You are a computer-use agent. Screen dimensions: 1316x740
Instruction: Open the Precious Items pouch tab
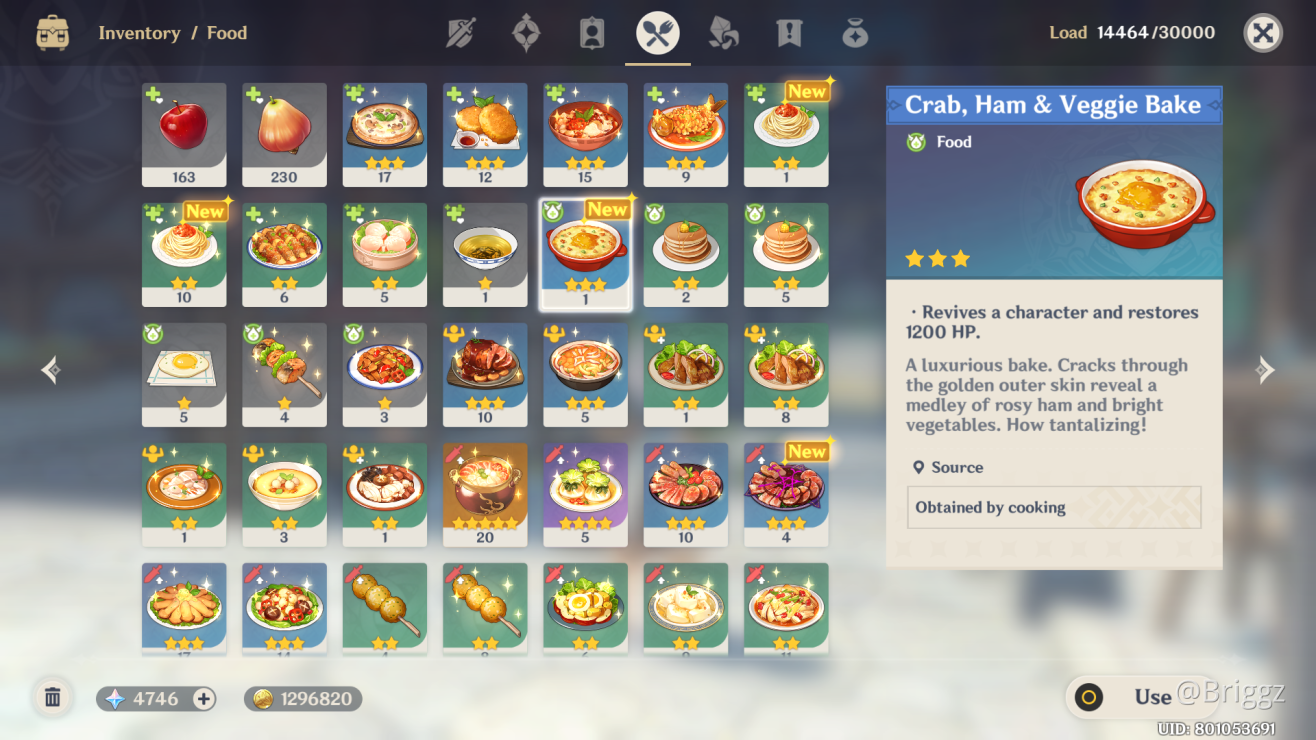[855, 33]
